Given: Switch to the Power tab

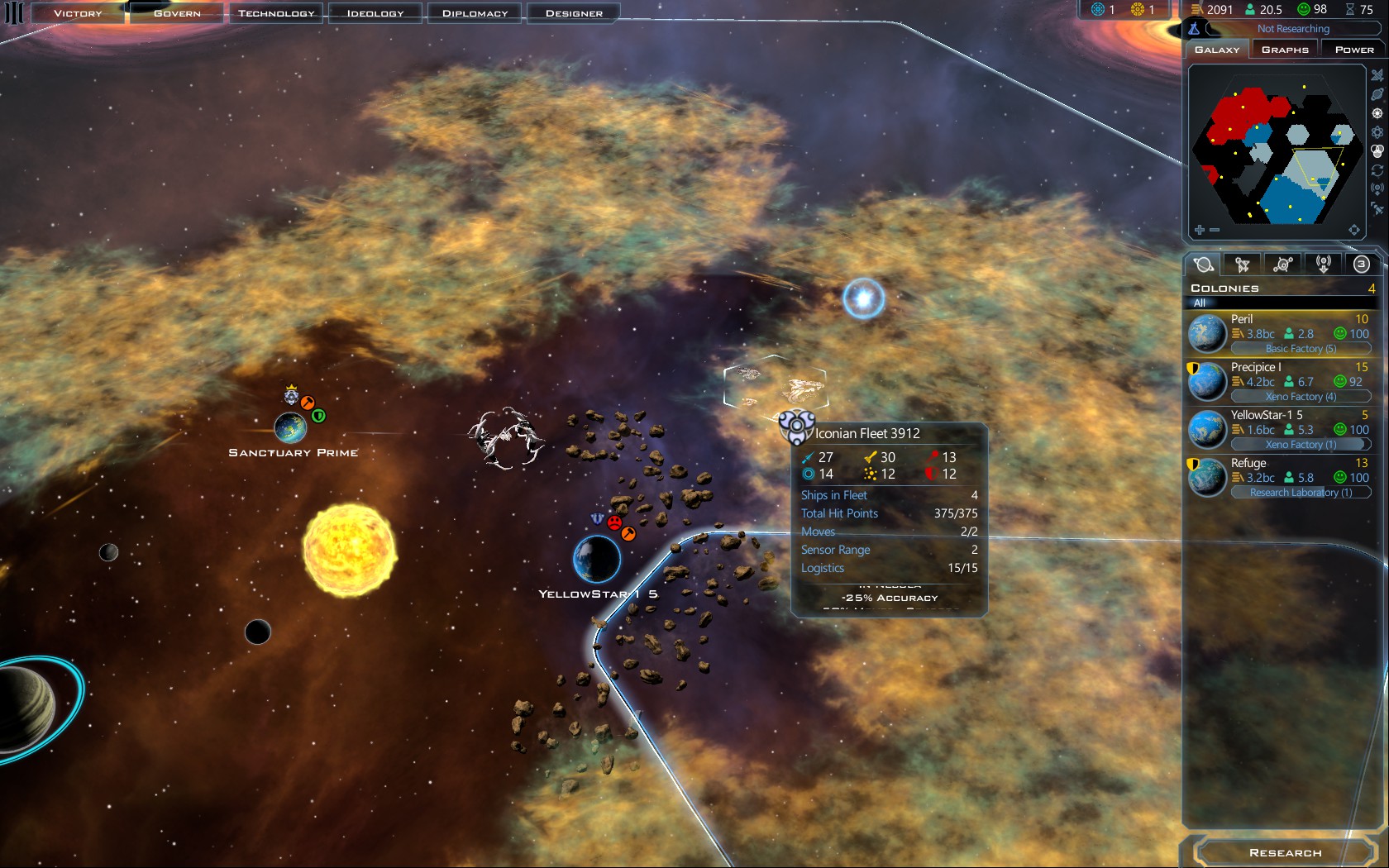Looking at the screenshot, I should (x=1353, y=50).
